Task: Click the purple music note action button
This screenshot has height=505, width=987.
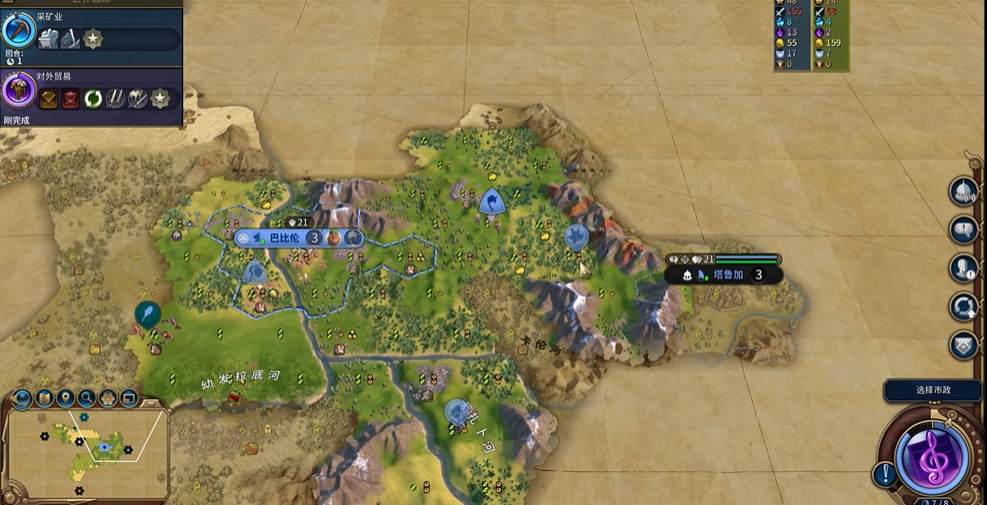Action: tap(932, 457)
